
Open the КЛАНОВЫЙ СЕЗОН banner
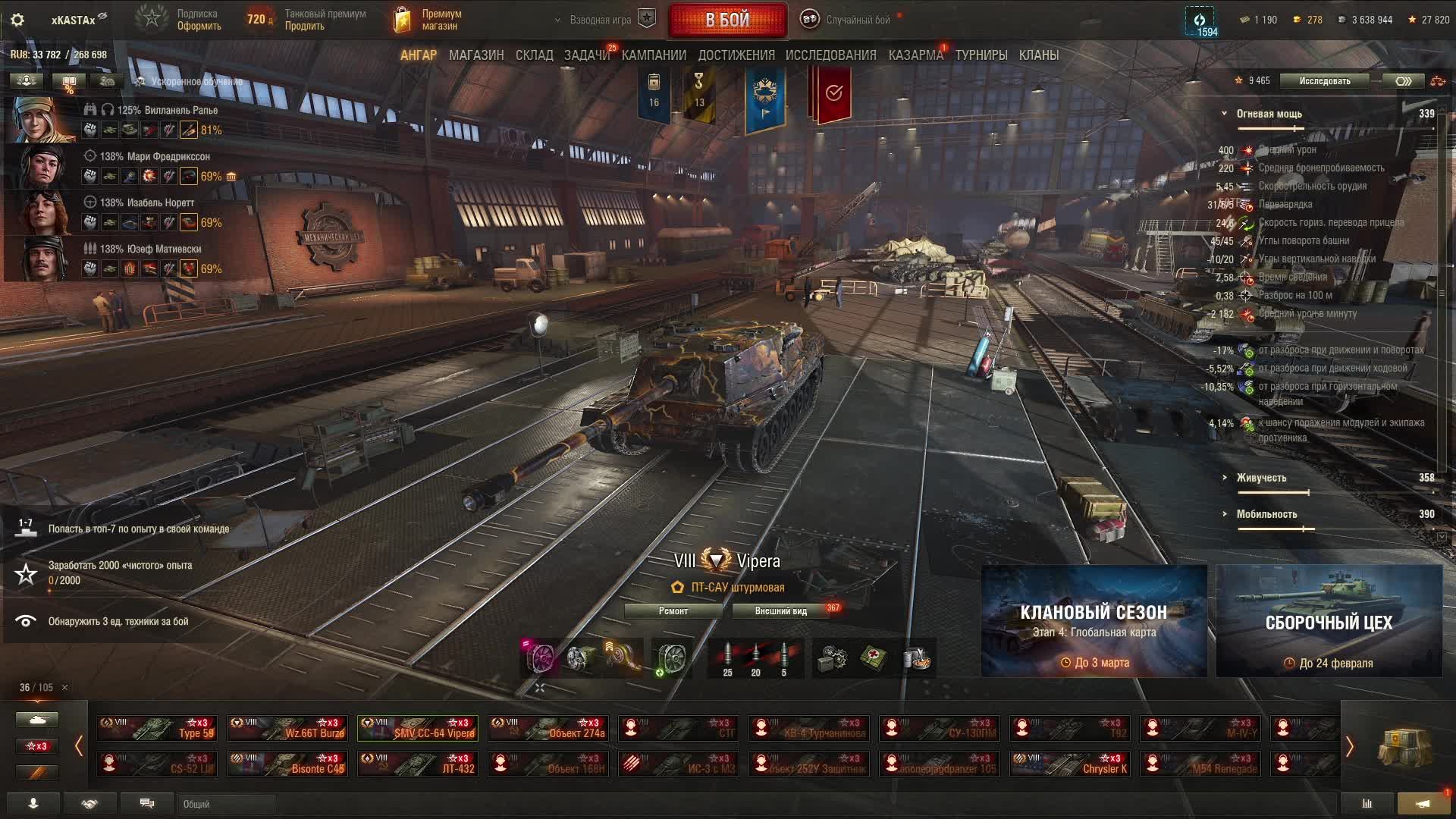click(x=1094, y=621)
